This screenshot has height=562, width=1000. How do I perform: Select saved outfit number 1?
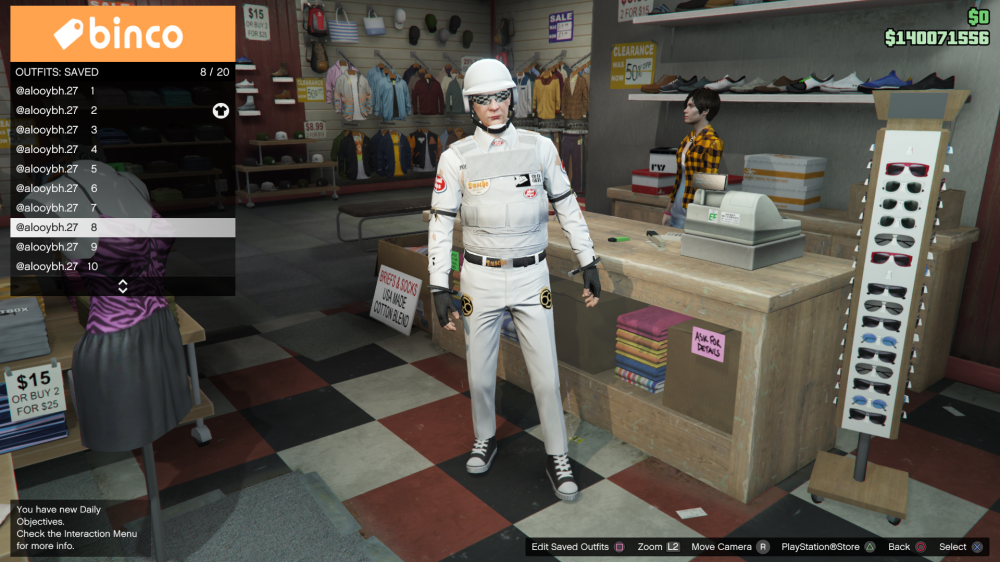point(122,91)
